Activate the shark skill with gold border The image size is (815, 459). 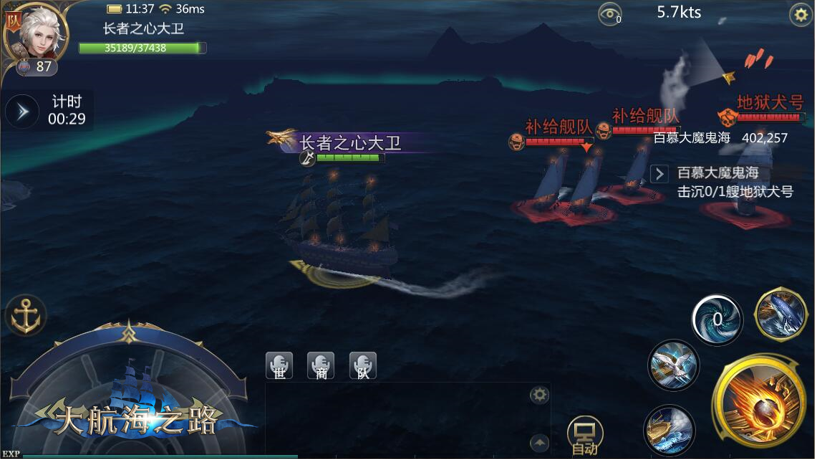[780, 313]
